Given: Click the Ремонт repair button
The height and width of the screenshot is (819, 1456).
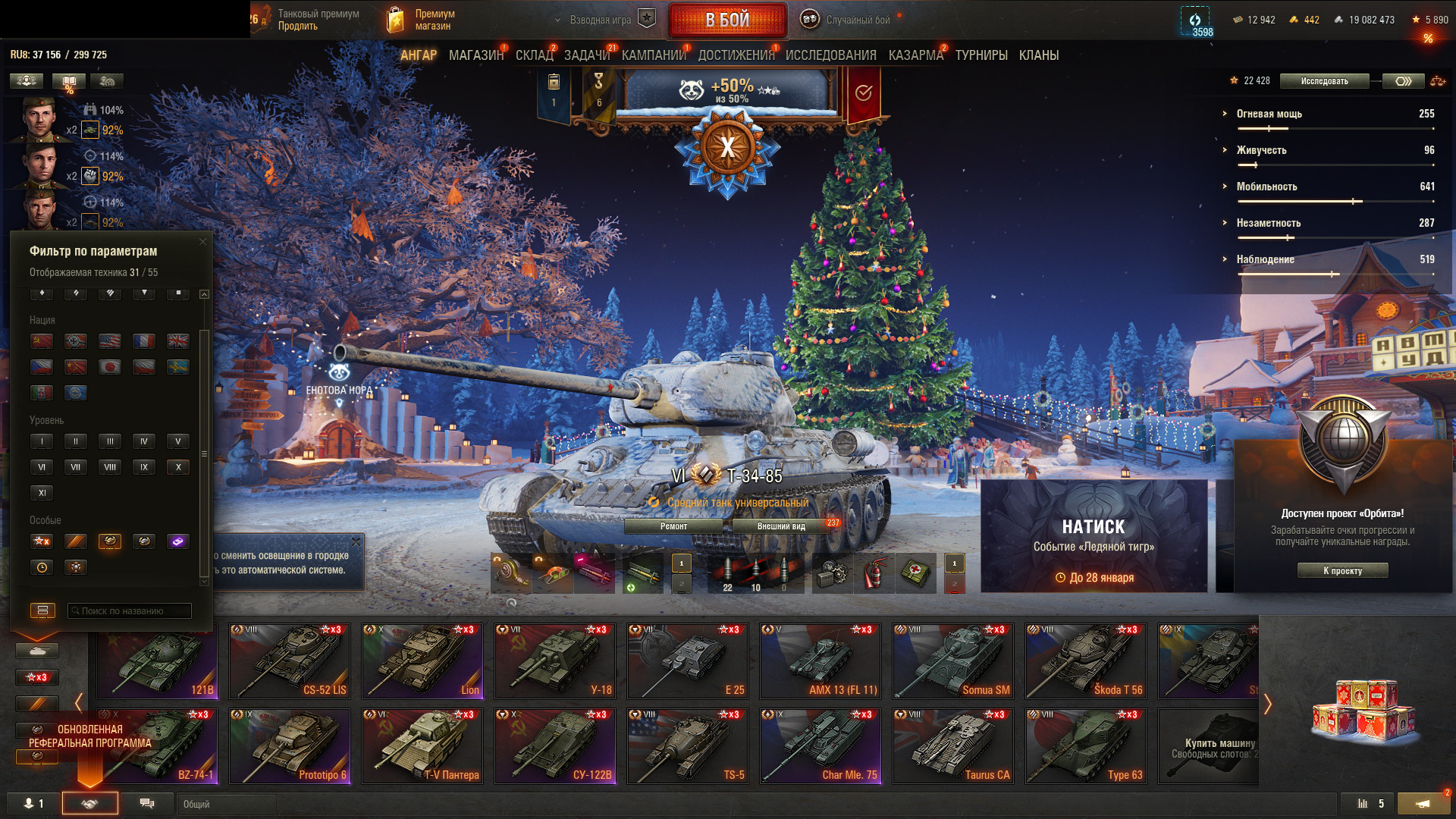Looking at the screenshot, I should click(673, 526).
